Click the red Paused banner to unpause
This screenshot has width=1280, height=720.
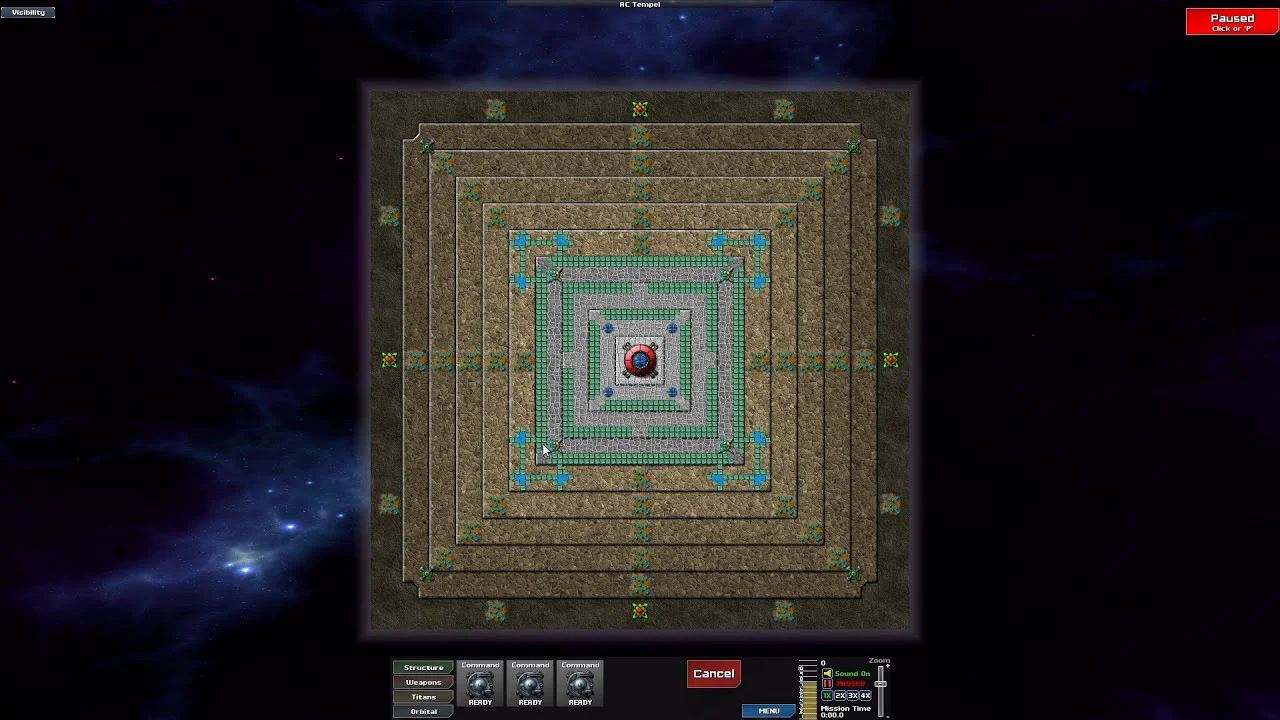pyautogui.click(x=1232, y=22)
